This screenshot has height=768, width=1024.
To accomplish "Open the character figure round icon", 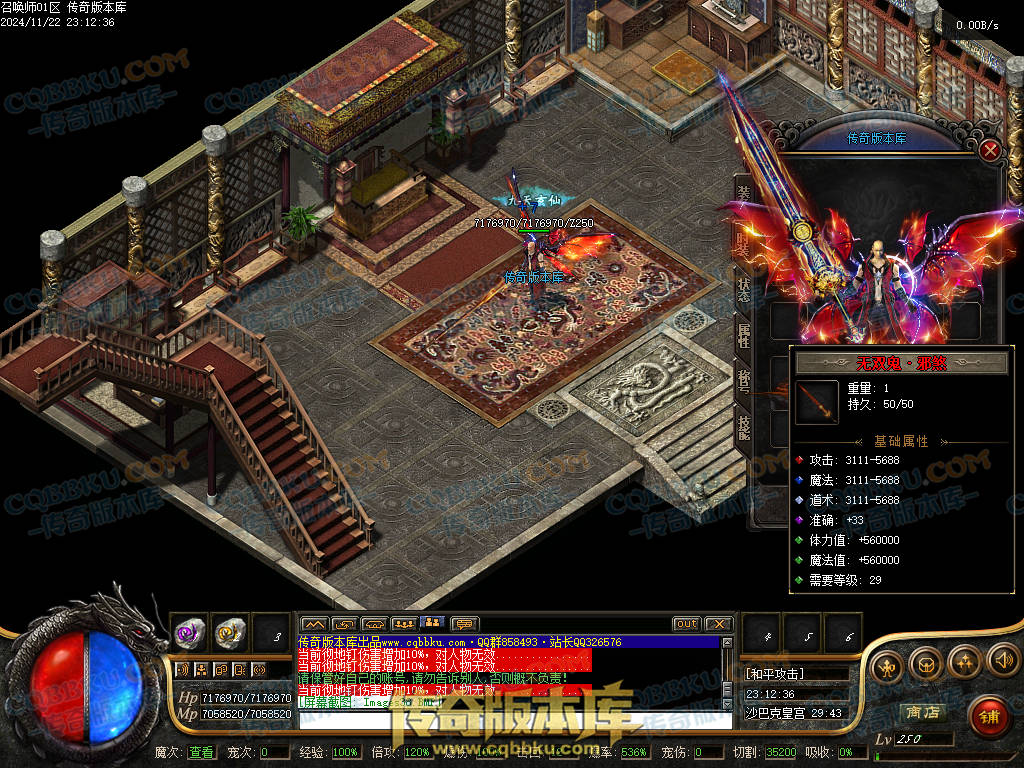I will pos(886,666).
